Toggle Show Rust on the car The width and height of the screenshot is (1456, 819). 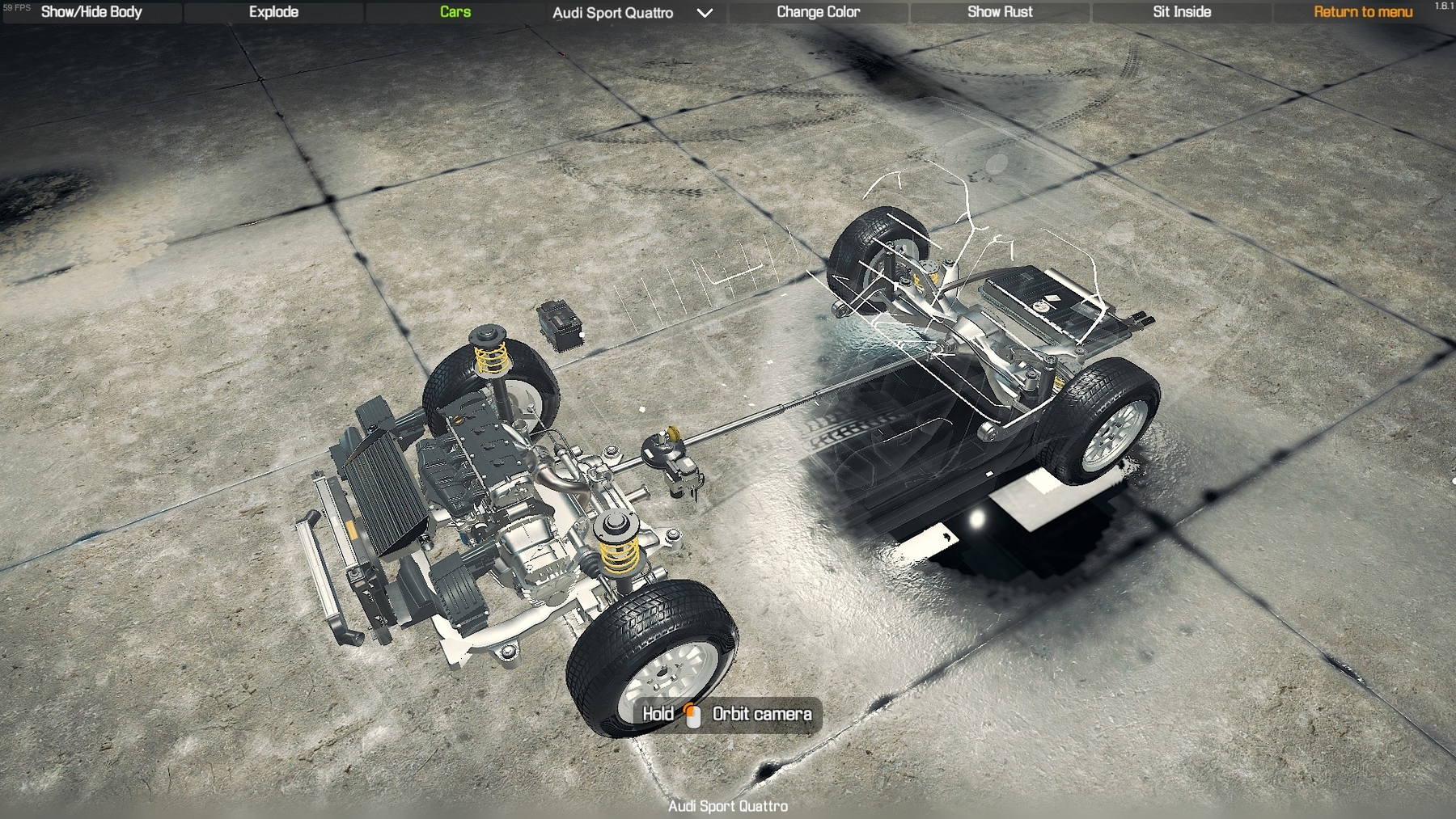coord(1000,12)
